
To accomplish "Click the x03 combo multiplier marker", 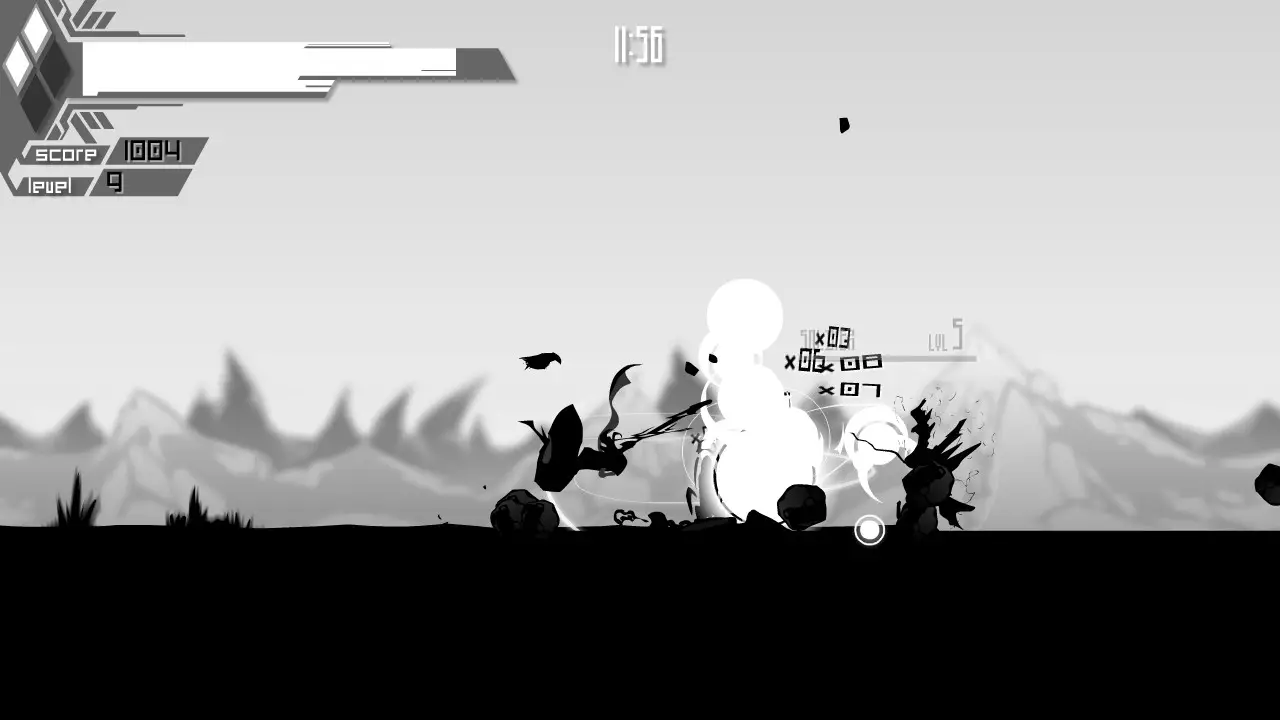I will click(836, 338).
